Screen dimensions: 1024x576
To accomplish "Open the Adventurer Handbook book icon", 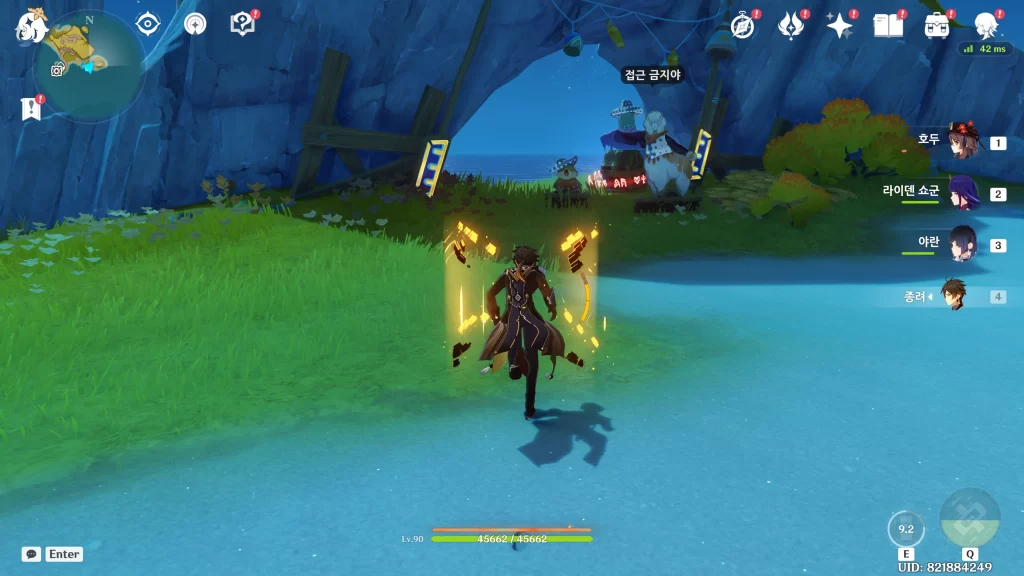I will (888, 25).
